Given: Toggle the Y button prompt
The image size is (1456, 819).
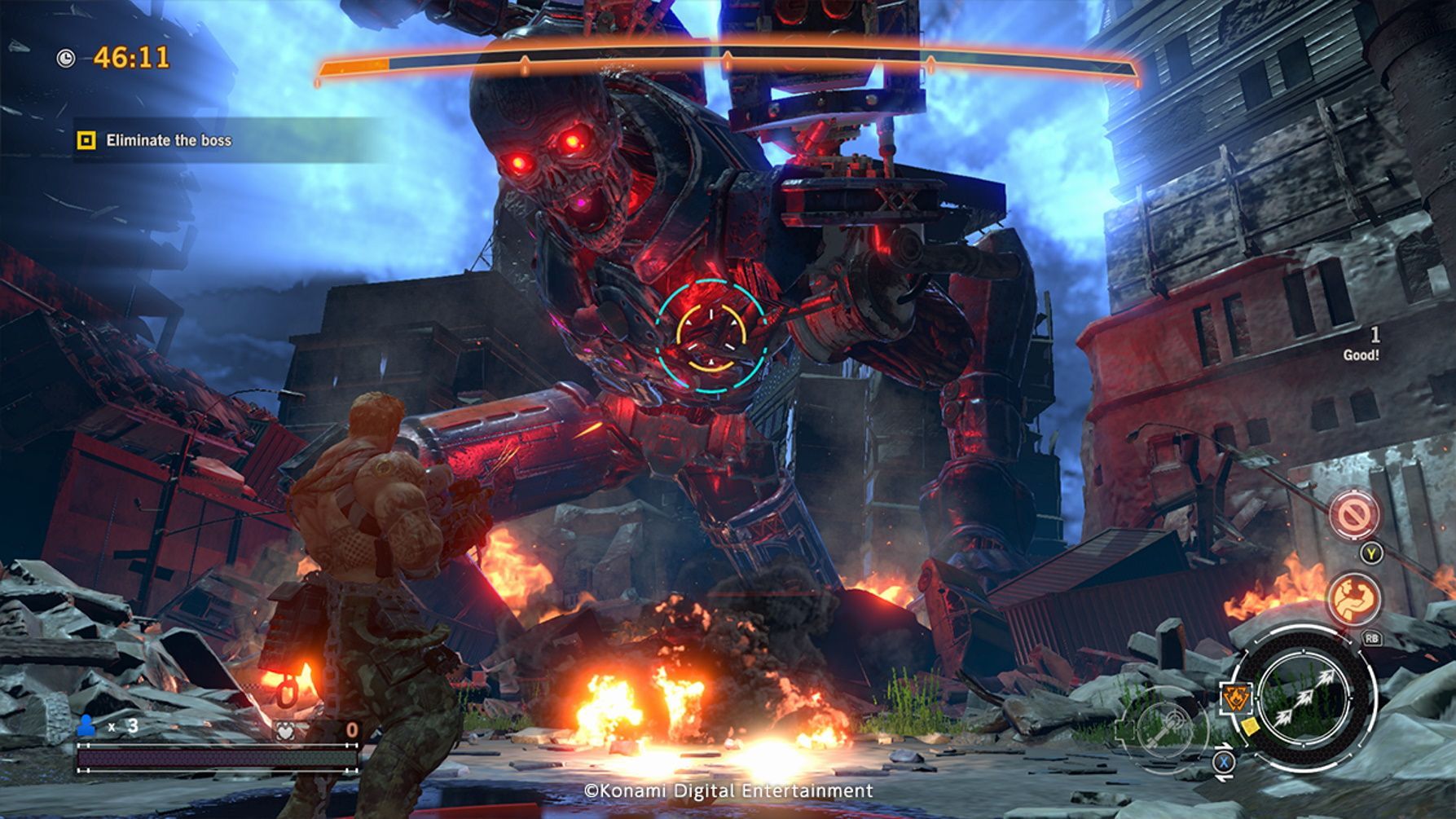Looking at the screenshot, I should point(1370,553).
